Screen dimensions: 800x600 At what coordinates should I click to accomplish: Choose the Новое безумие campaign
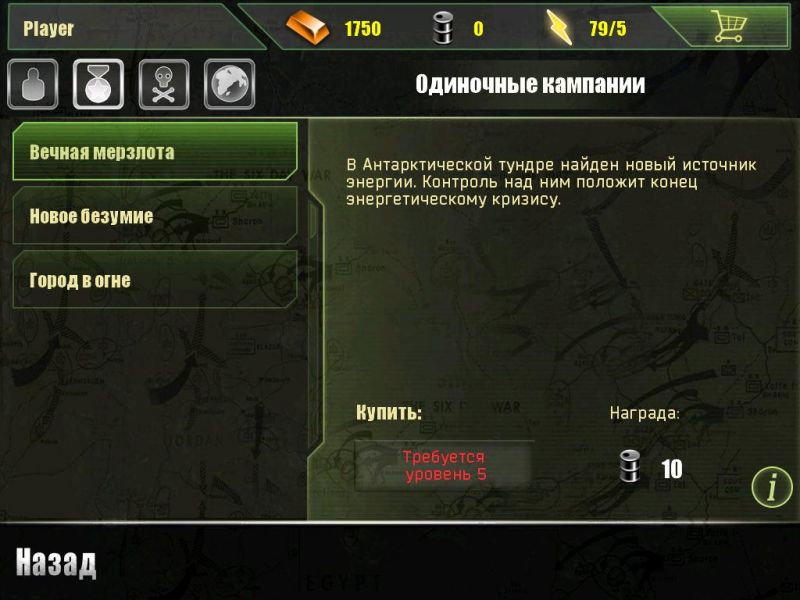pos(154,216)
